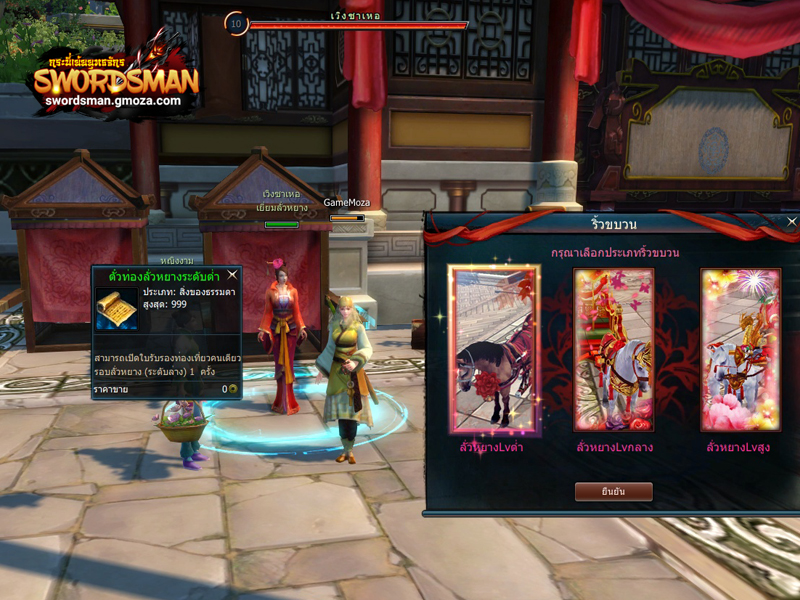Pick the high-level elephant parade card
800x600 pixels.
[x=740, y=350]
